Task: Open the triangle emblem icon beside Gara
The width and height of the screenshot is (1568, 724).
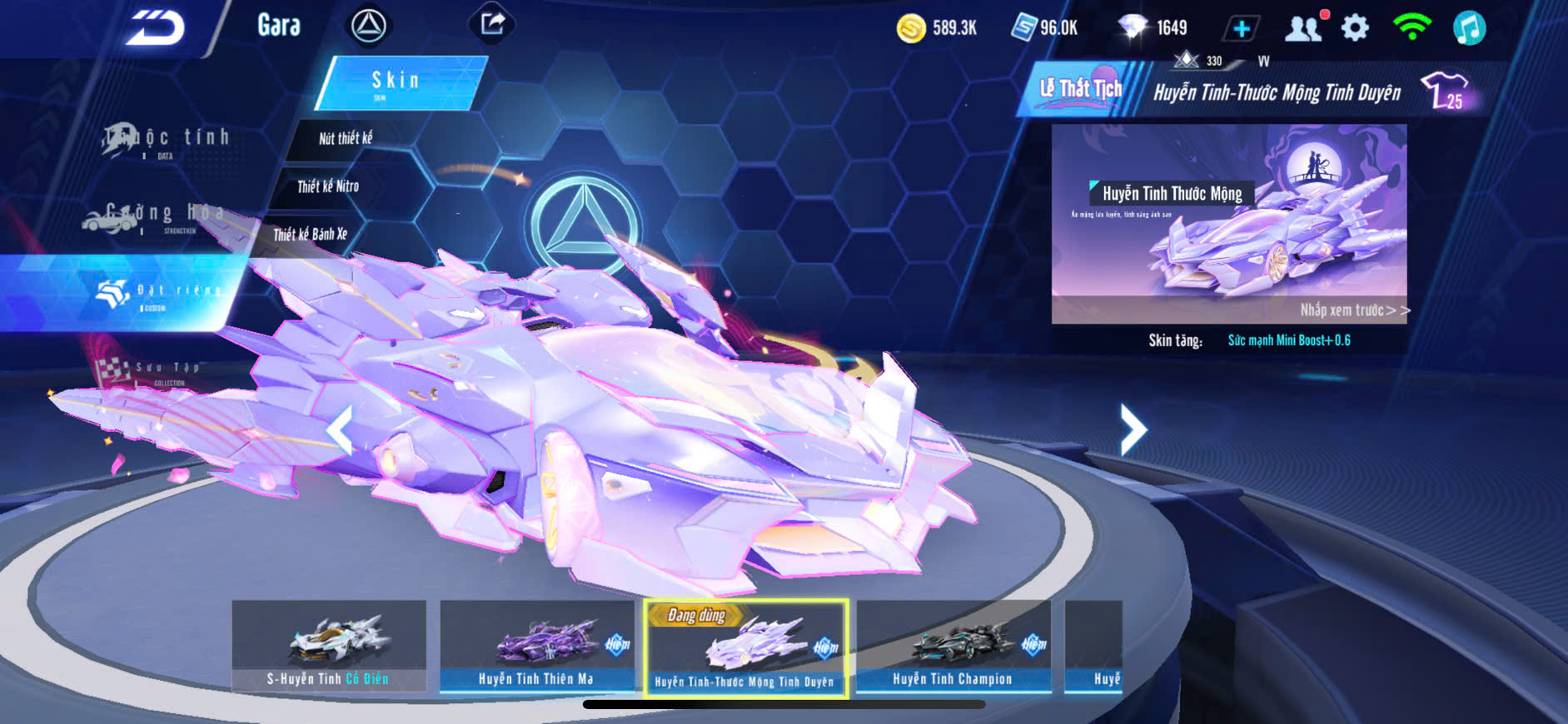Action: [x=368, y=26]
